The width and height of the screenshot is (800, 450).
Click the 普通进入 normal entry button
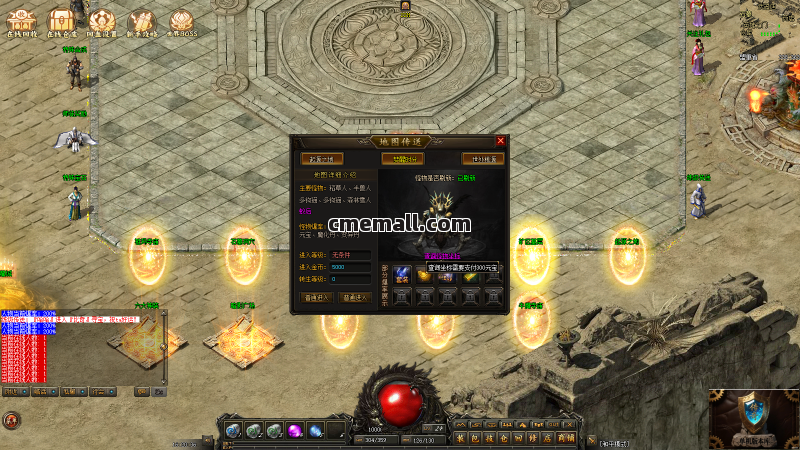point(317,297)
